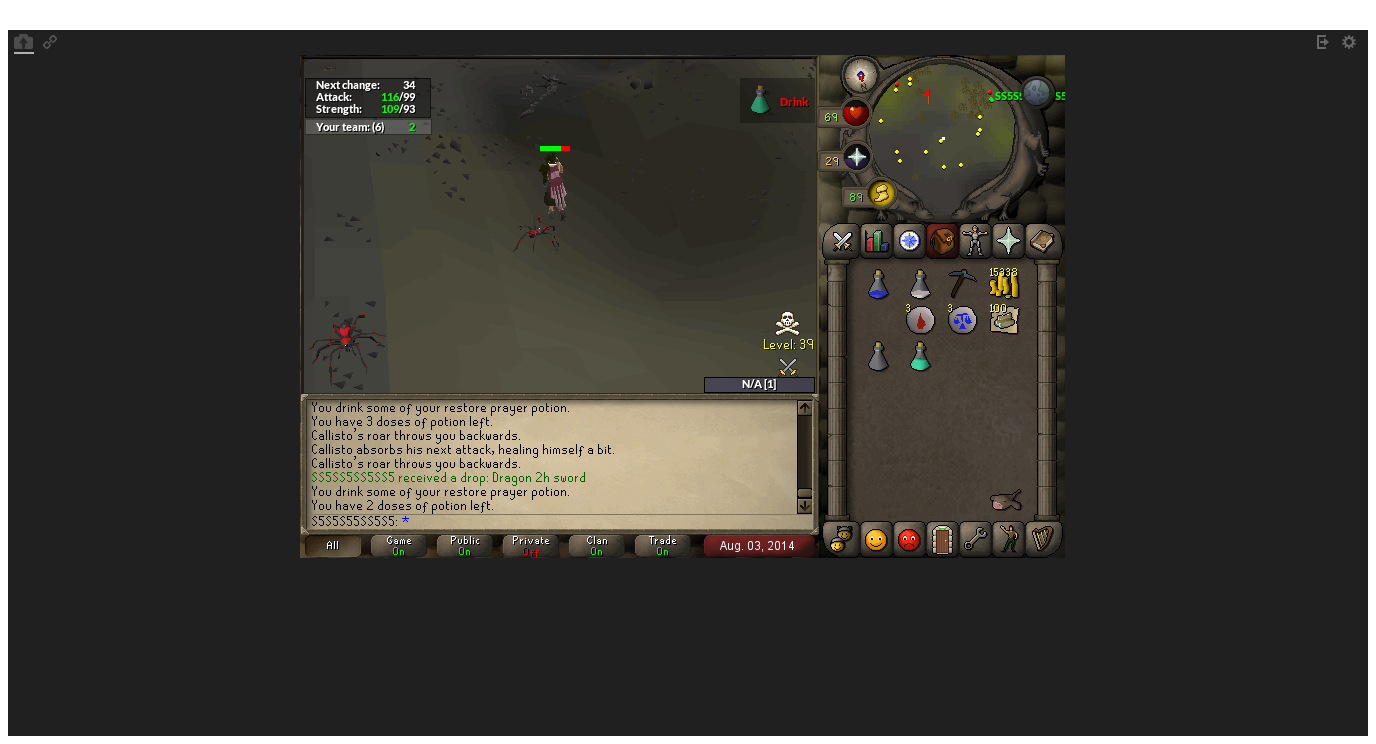The height and width of the screenshot is (744, 1376).
Task: Open the Worn Equipment tab
Action: [975, 241]
